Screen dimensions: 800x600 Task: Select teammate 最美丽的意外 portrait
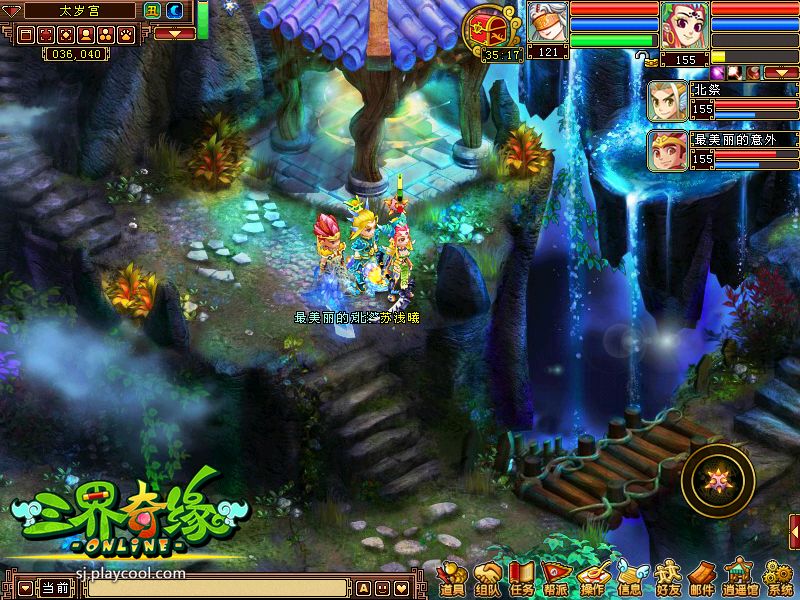tap(667, 150)
